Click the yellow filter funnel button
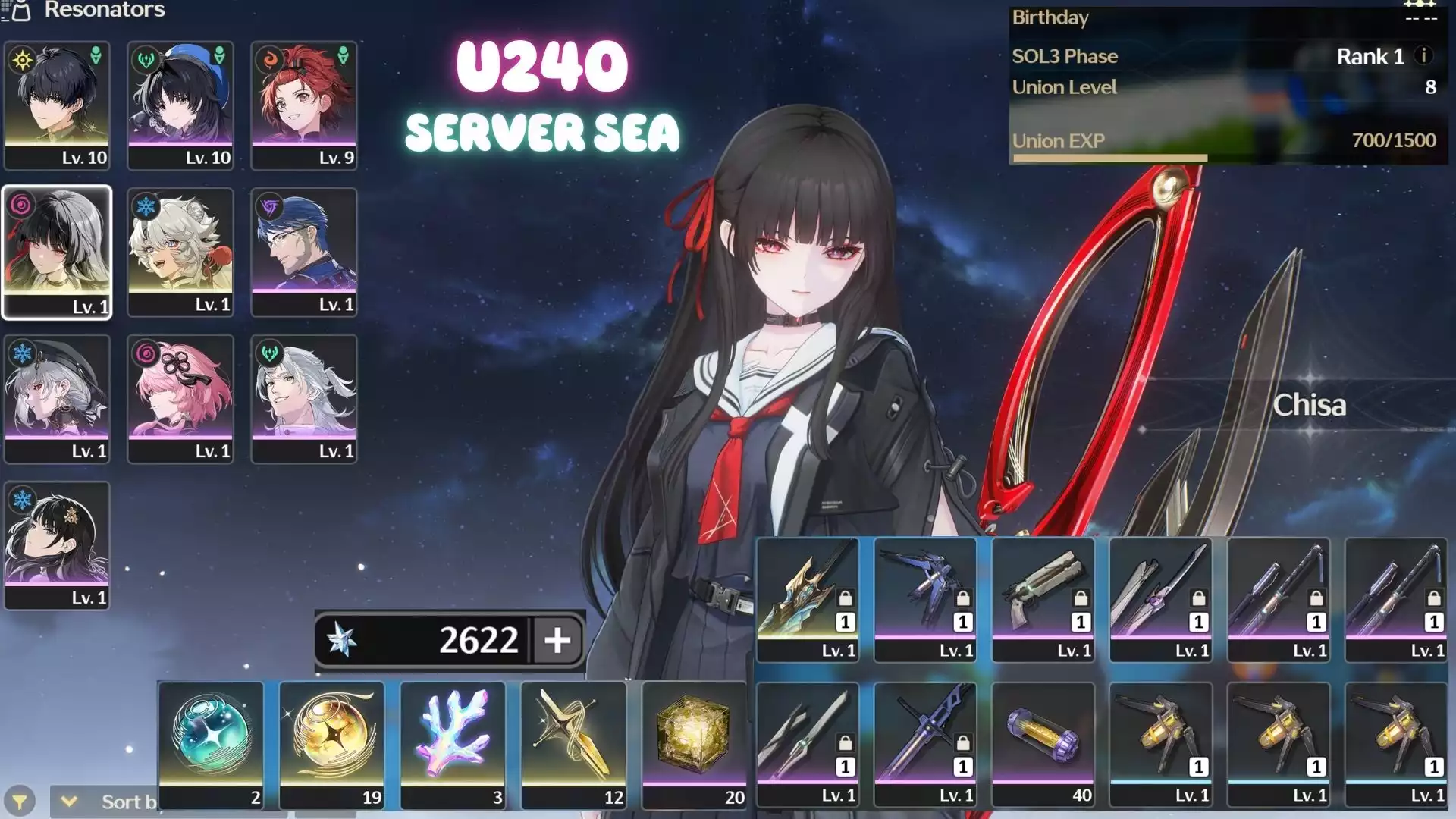This screenshot has width=1456, height=819. click(x=20, y=802)
